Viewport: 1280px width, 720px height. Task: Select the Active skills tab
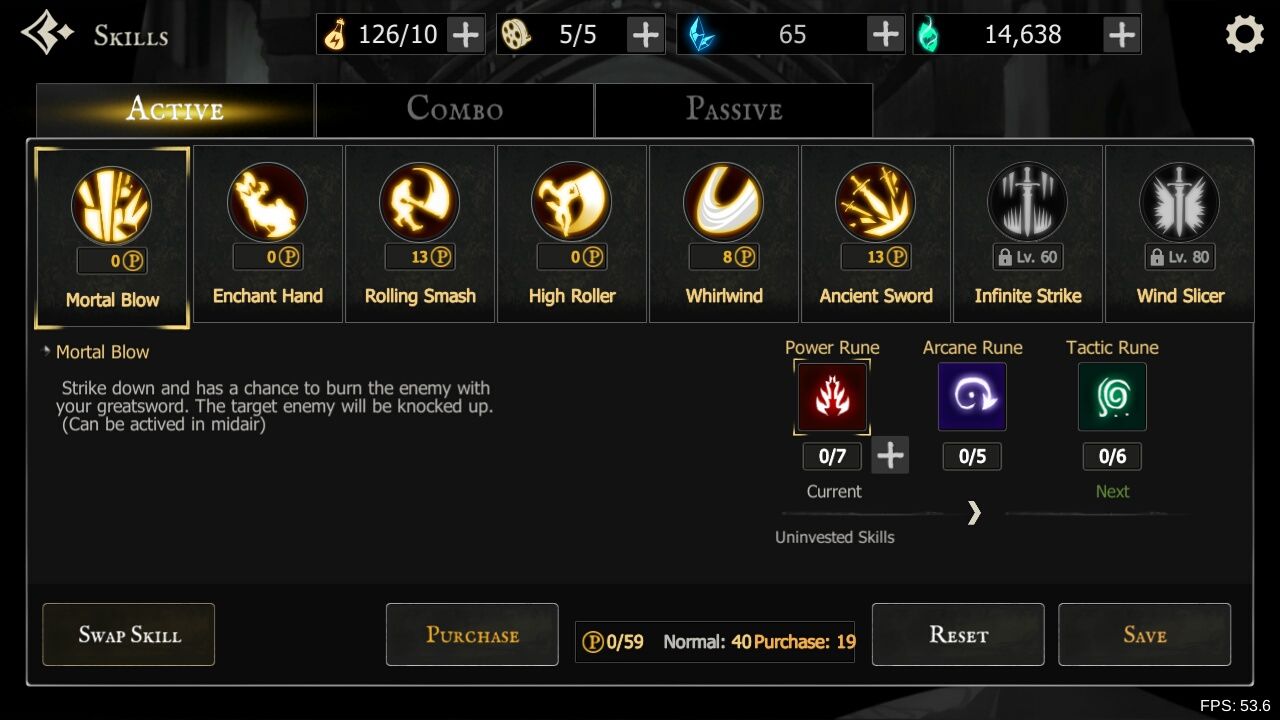pyautogui.click(x=175, y=109)
